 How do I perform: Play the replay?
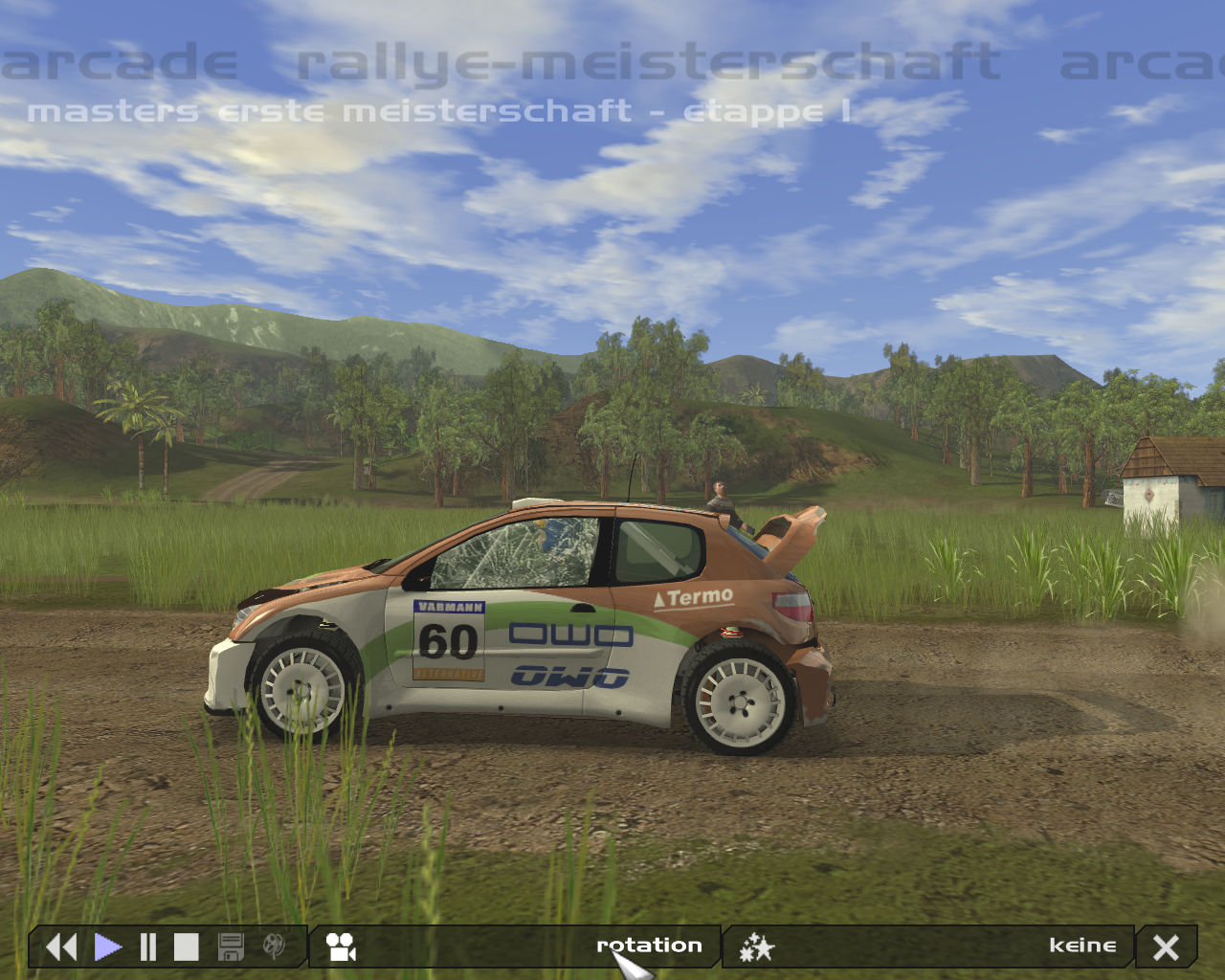click(x=108, y=947)
